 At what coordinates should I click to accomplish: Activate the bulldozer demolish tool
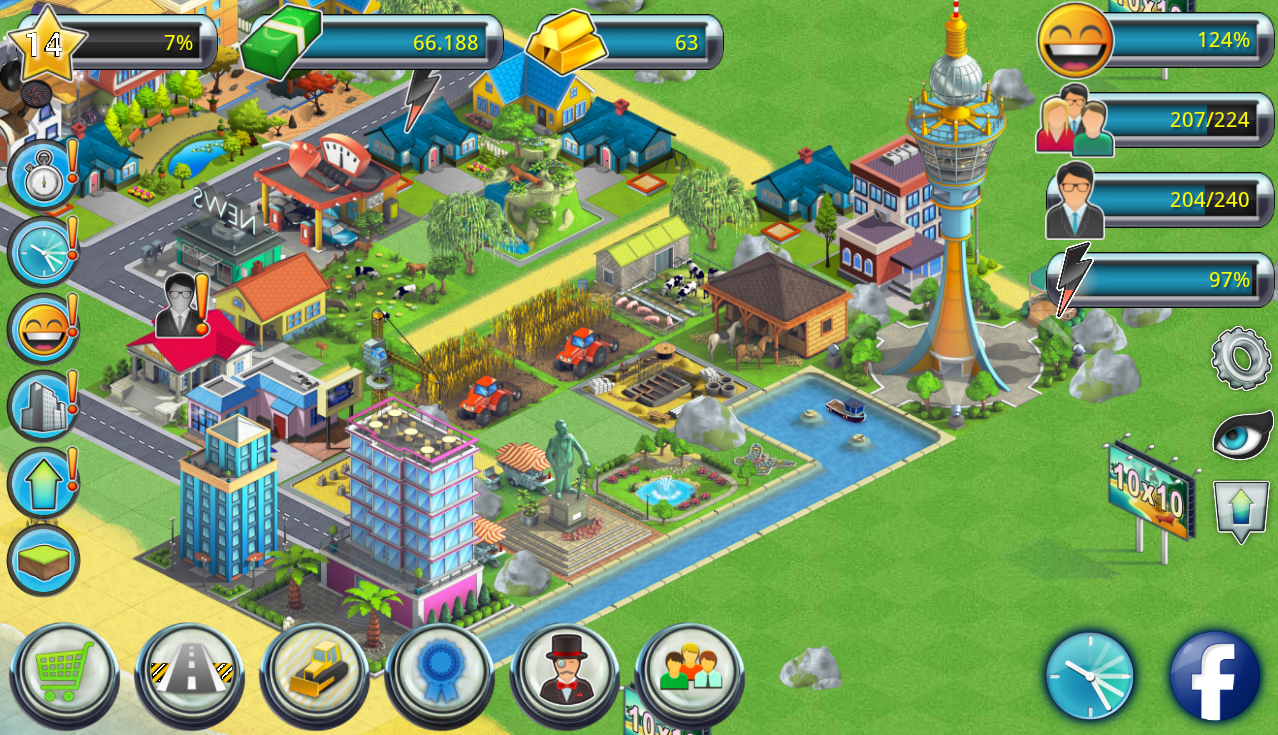point(315,674)
